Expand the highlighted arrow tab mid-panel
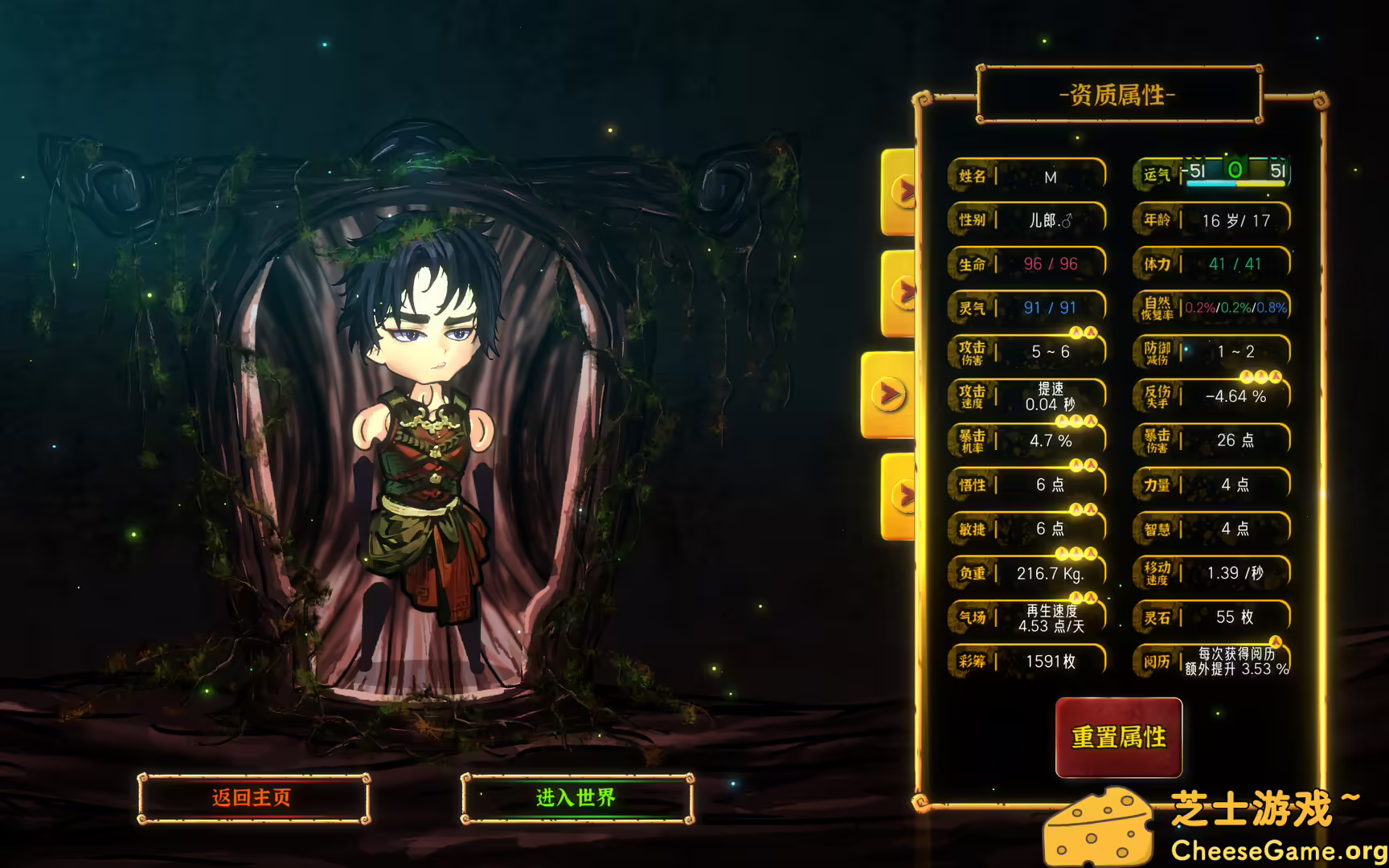This screenshot has height=868, width=1389. (x=890, y=394)
